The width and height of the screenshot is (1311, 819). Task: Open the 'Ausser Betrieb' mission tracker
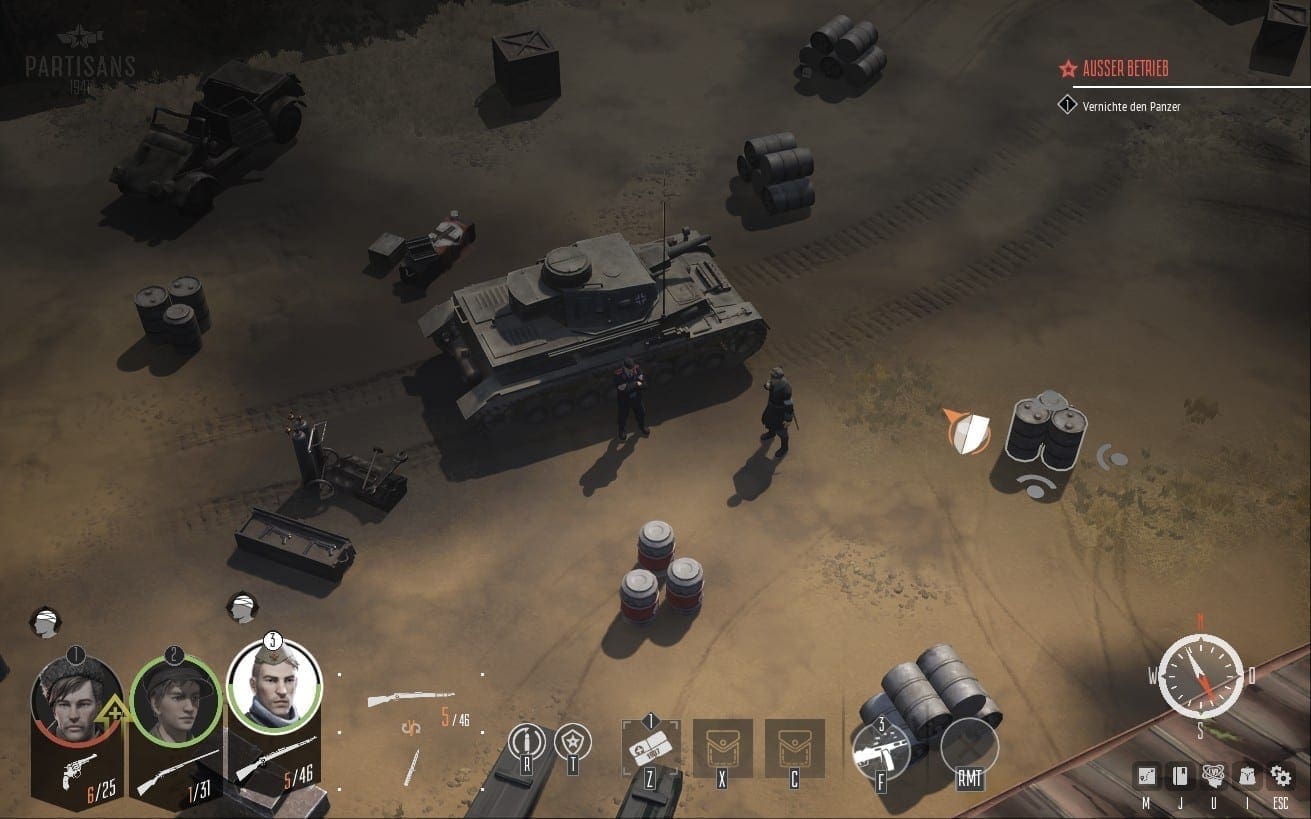coord(1124,69)
